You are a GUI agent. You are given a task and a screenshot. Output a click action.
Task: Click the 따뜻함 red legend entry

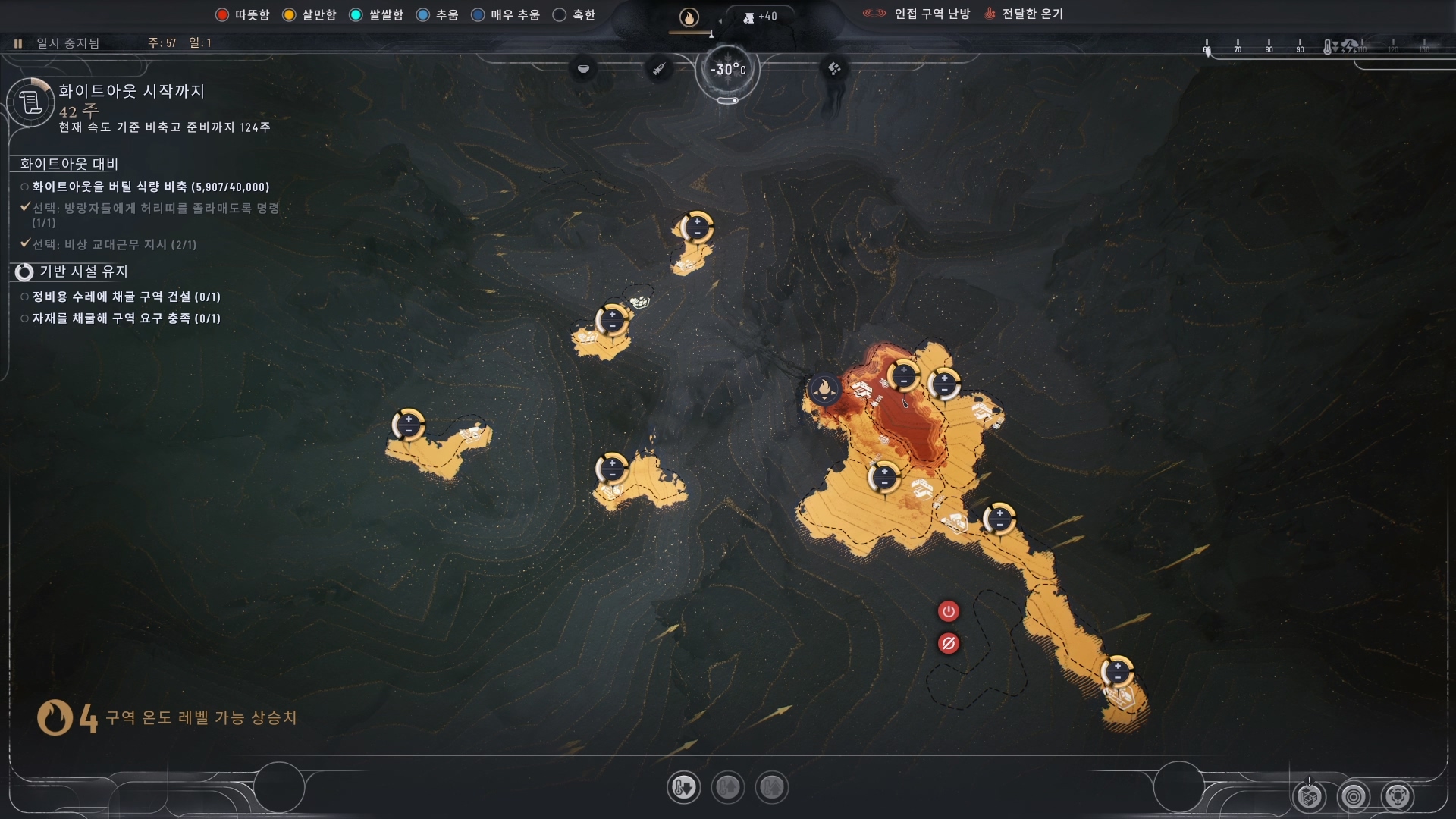[x=243, y=15]
